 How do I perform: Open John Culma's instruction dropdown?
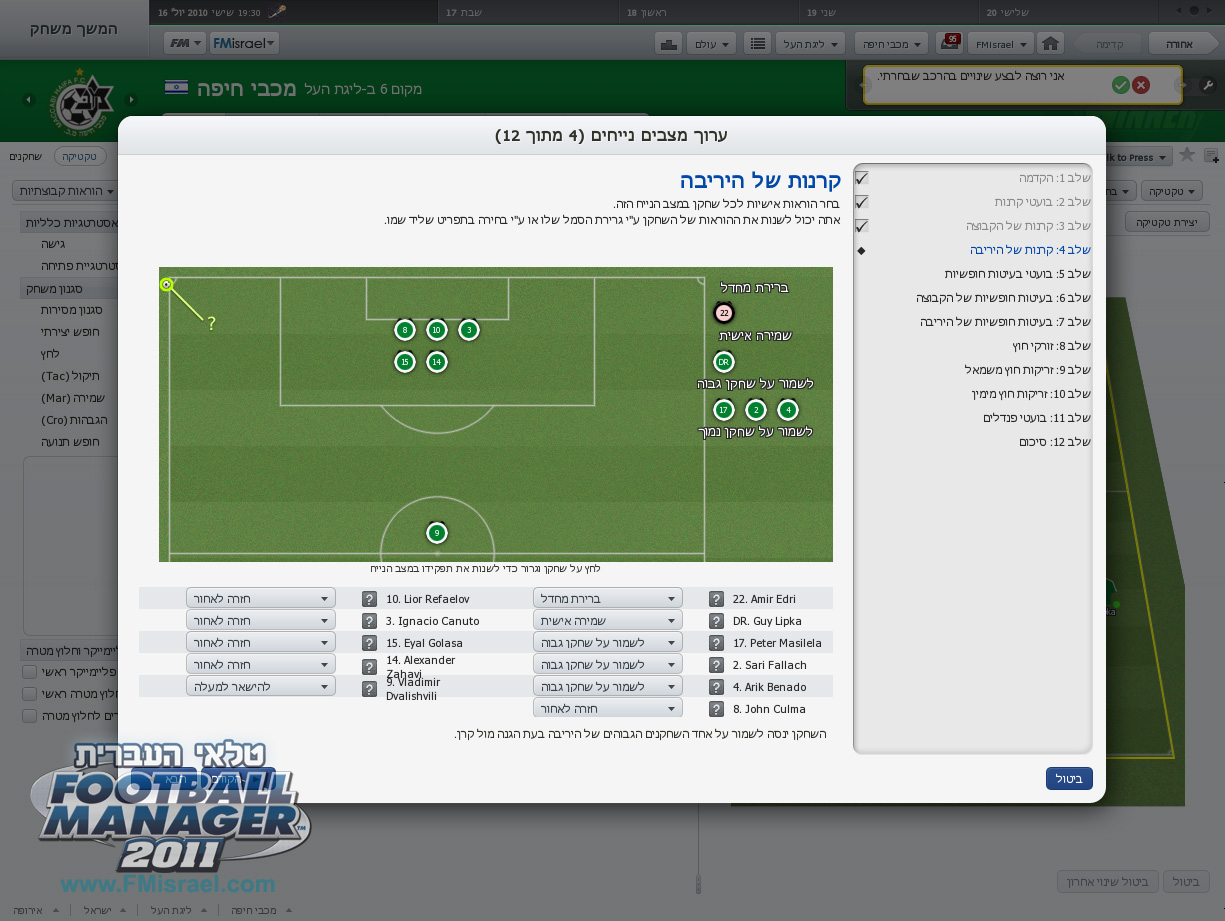607,709
